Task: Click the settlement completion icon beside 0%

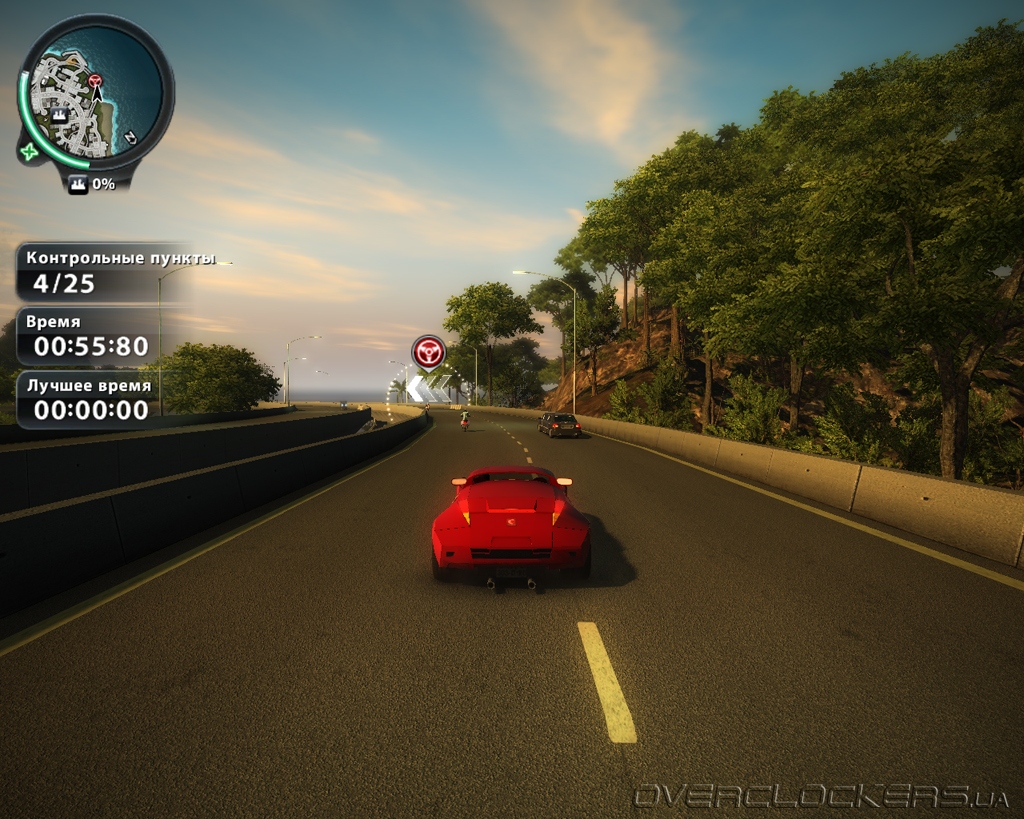Action: point(78,184)
